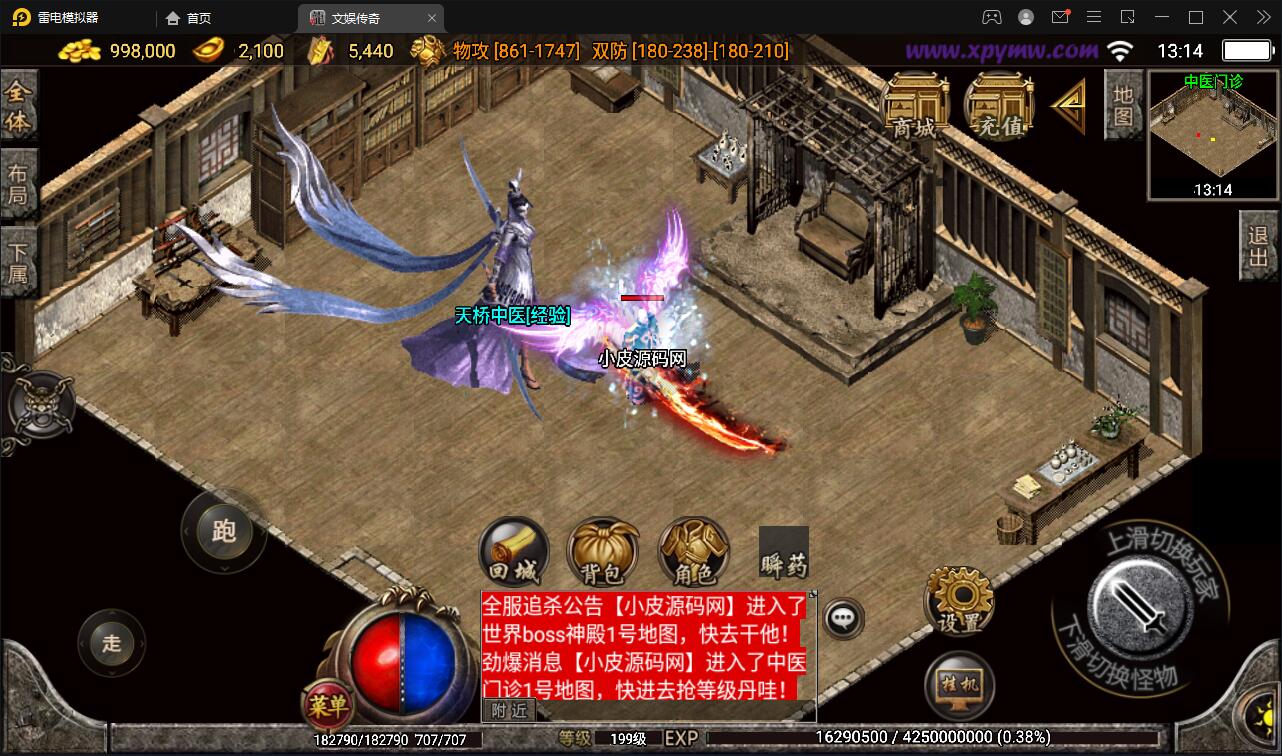Open the 角色 character panel icon
This screenshot has height=756, width=1282.
(x=693, y=550)
